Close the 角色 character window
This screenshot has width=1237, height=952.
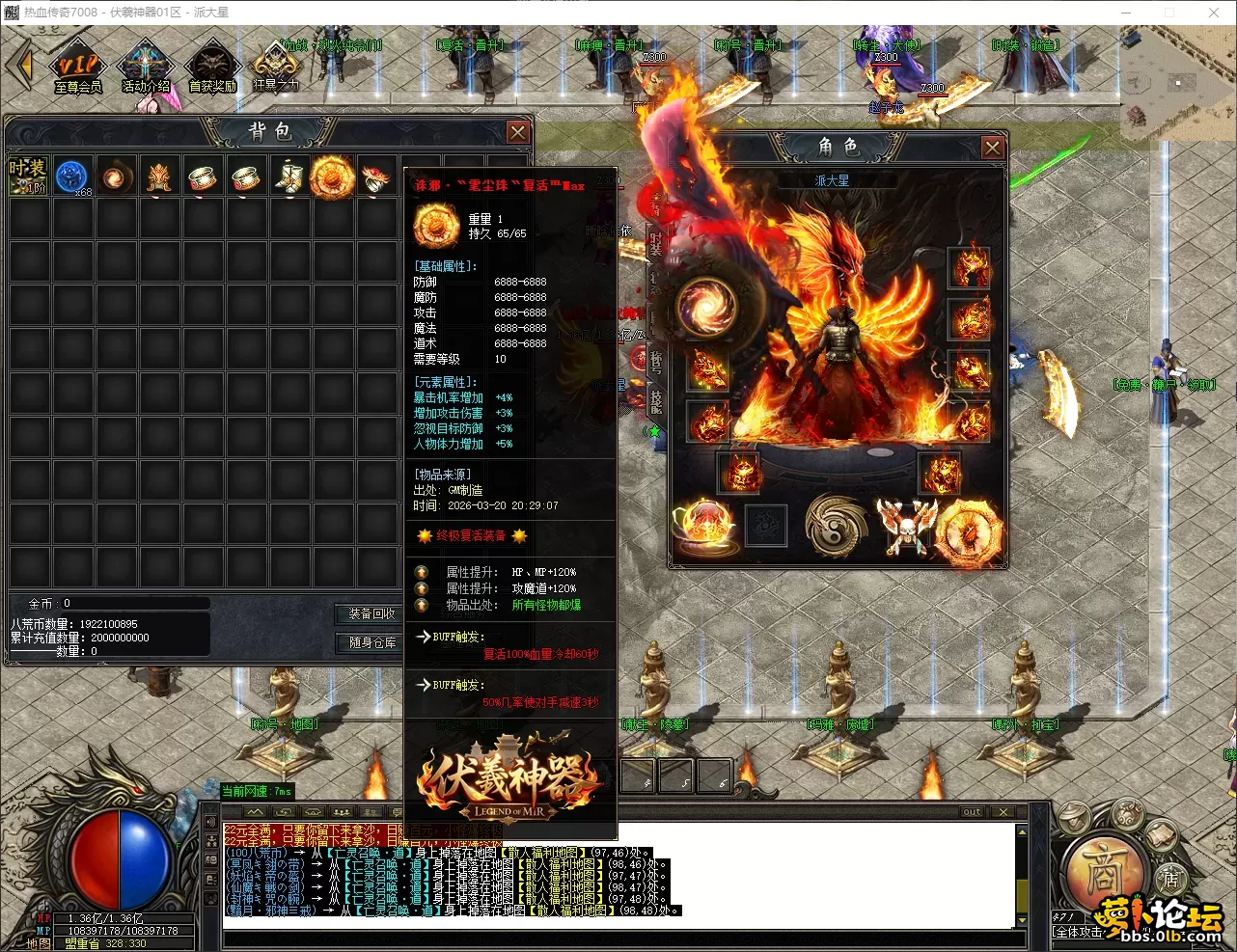tap(992, 147)
